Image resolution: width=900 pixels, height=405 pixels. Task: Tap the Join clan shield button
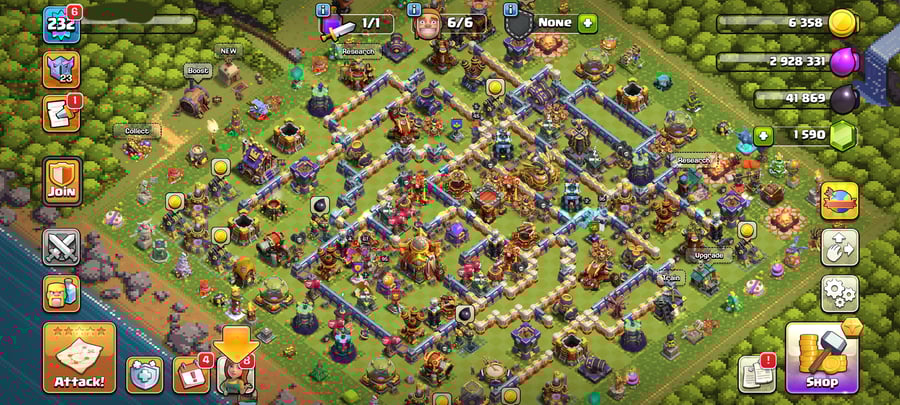(x=62, y=181)
